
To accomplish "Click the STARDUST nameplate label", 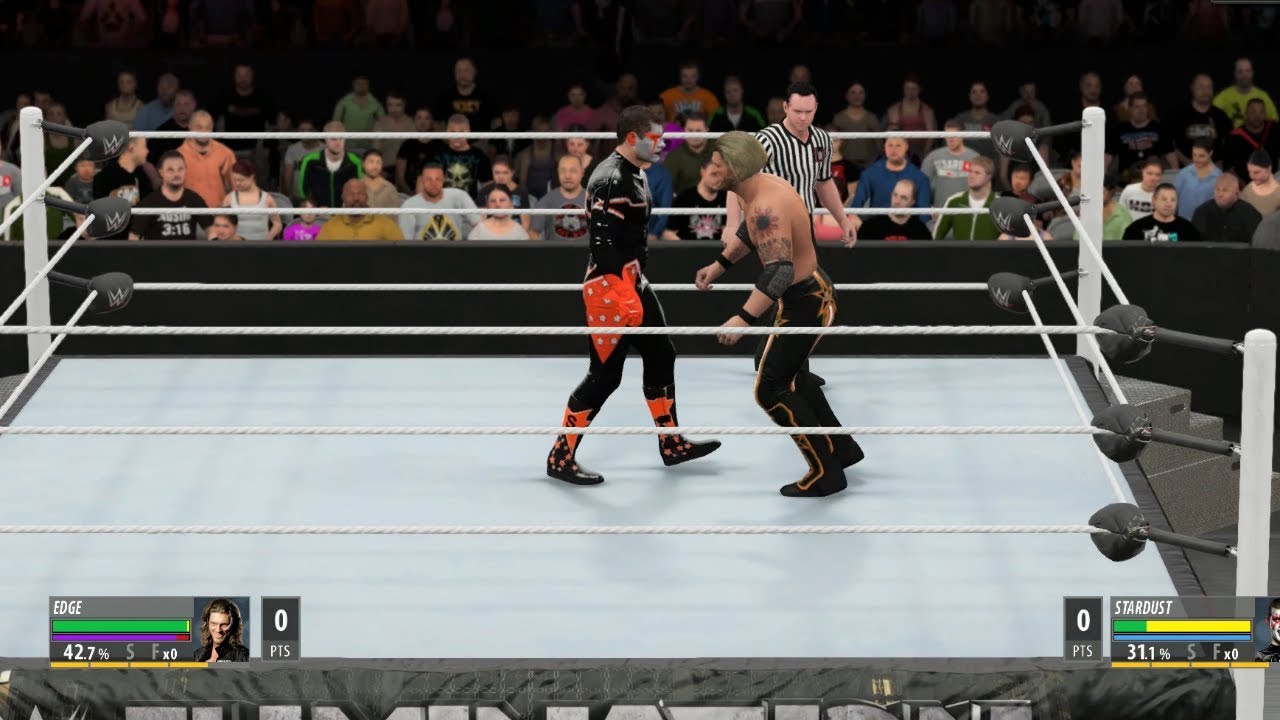I will [1143, 607].
